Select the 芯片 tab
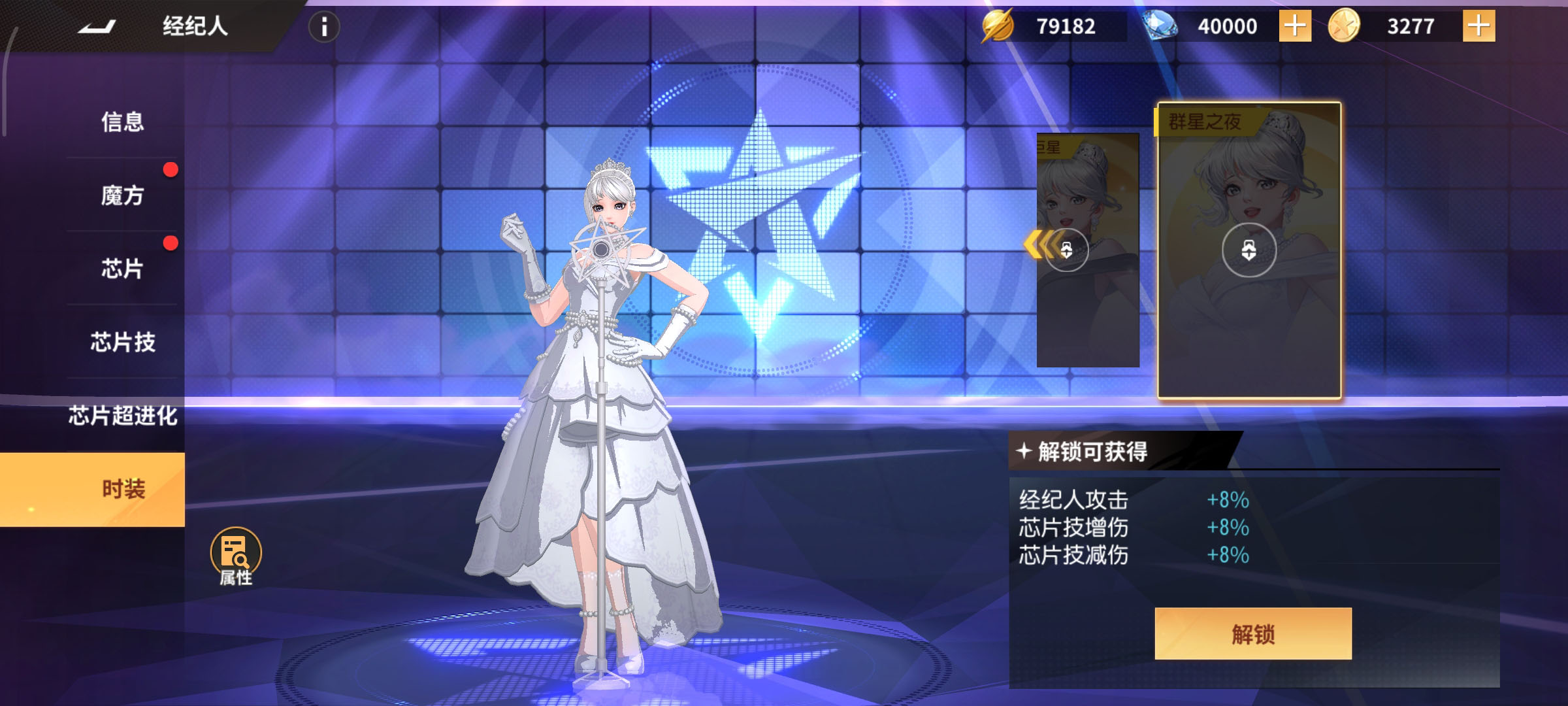Screen dimensions: 1568x706 [122, 268]
